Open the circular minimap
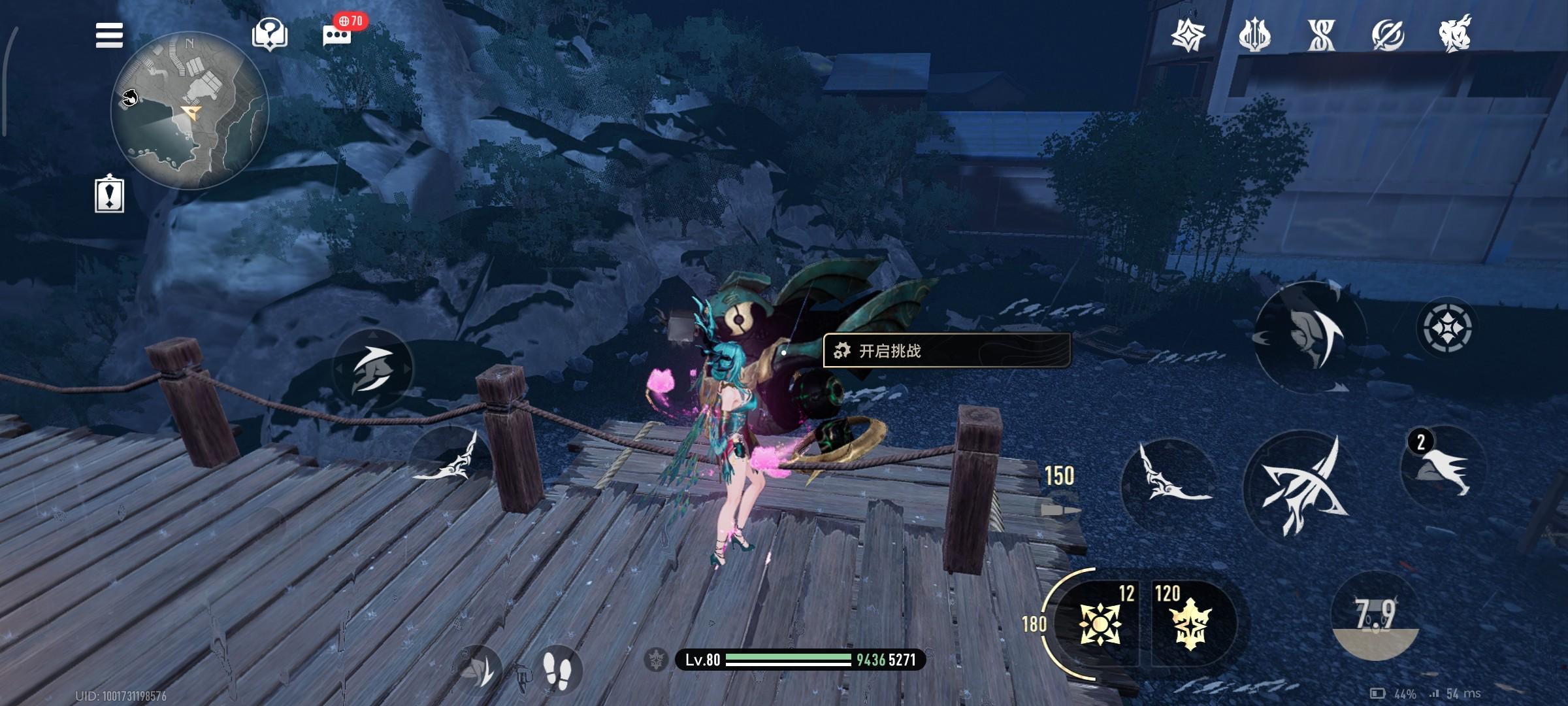The width and height of the screenshot is (1568, 706). tap(189, 111)
